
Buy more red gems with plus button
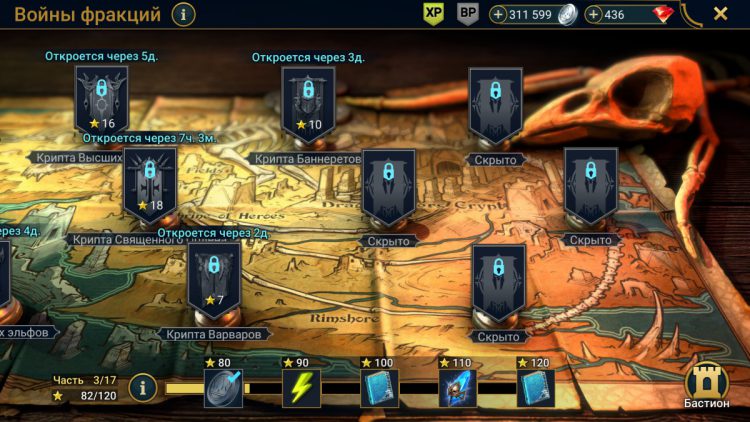(x=594, y=14)
